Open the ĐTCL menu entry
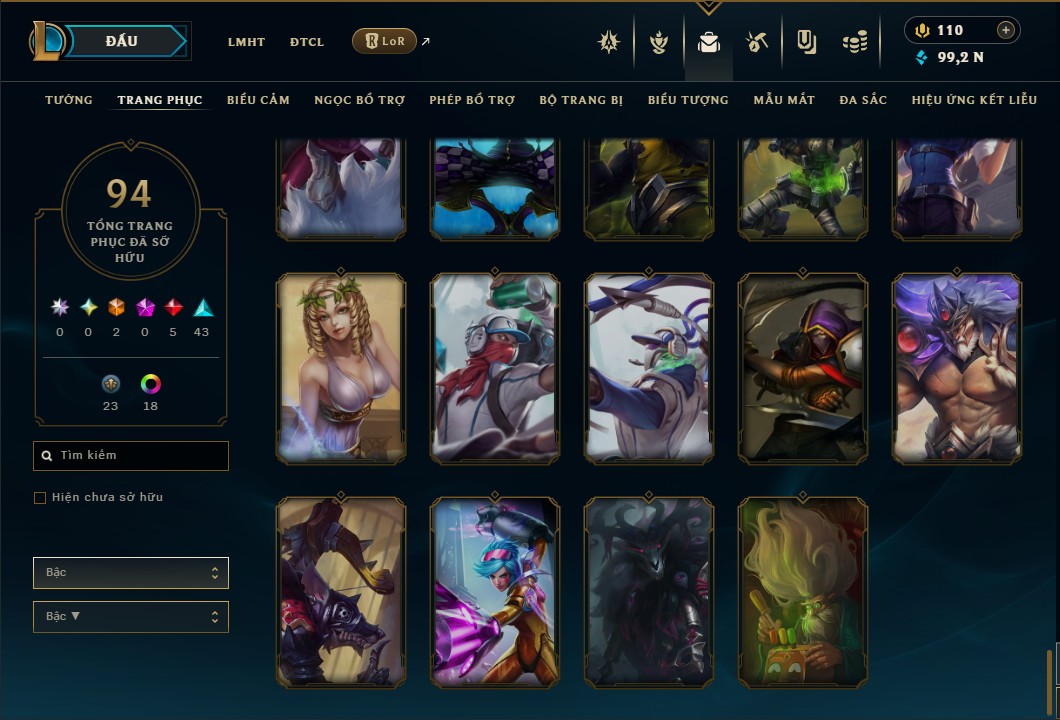Viewport: 1060px width, 720px height. coord(307,42)
